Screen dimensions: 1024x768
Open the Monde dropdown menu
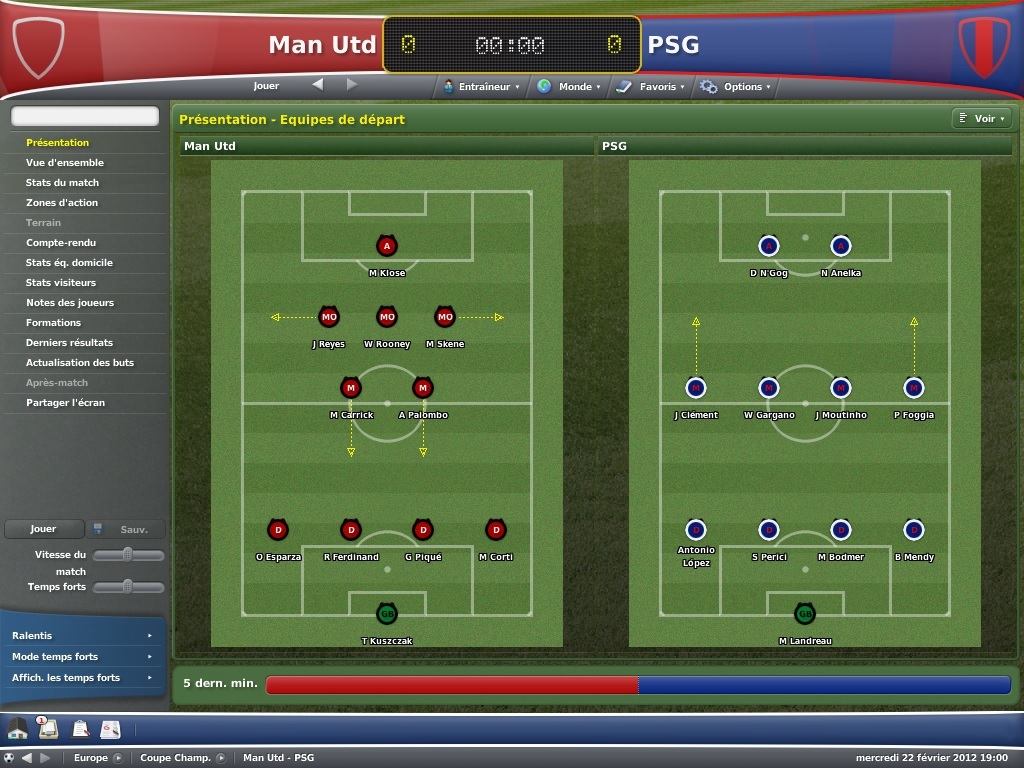click(x=569, y=87)
